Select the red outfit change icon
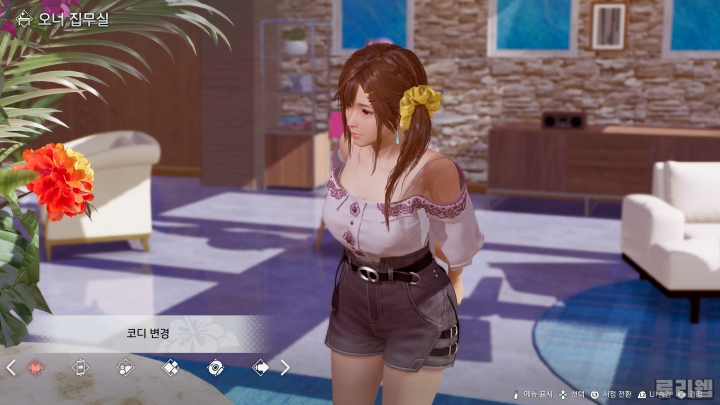 click(x=36, y=367)
